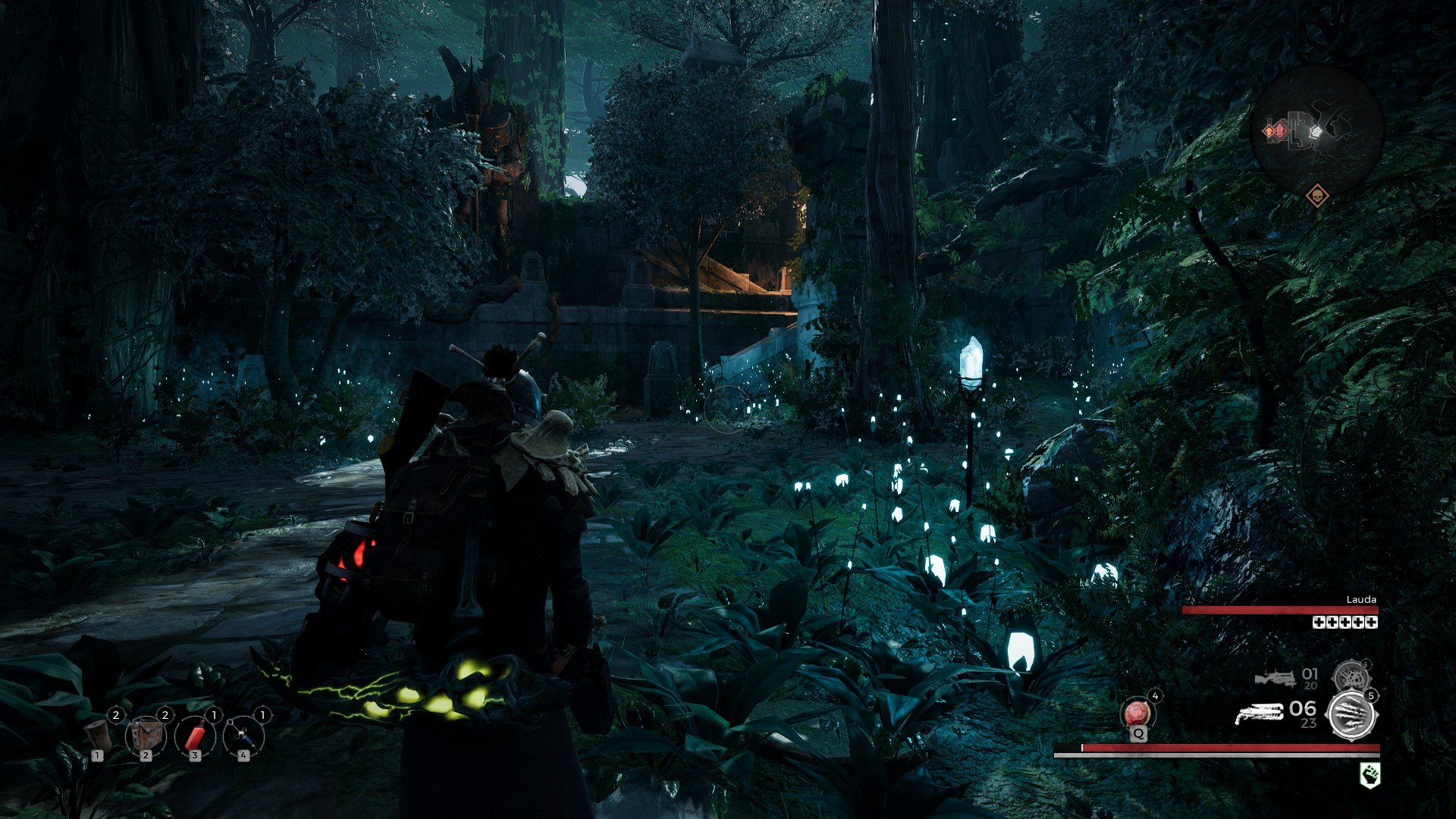Click the ammo box in consumable slot 2
The width and height of the screenshot is (1456, 819).
click(146, 736)
